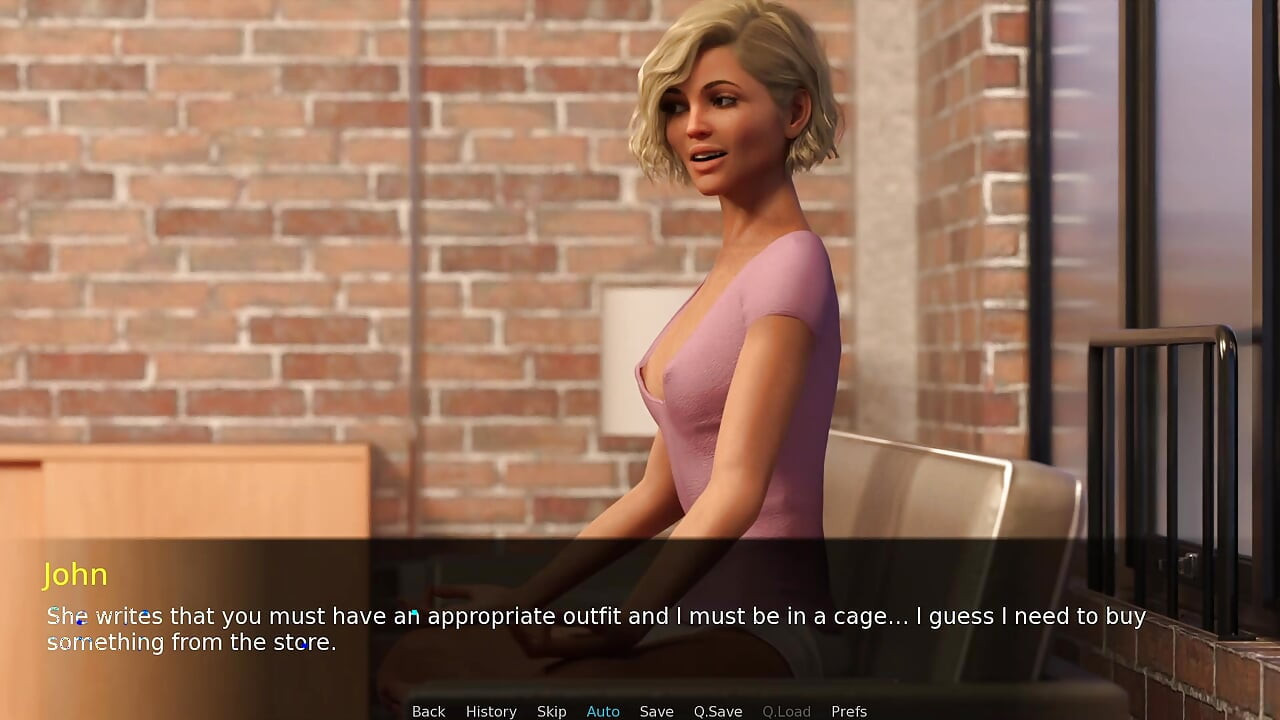Click History in the quick menu bar

coord(491,711)
